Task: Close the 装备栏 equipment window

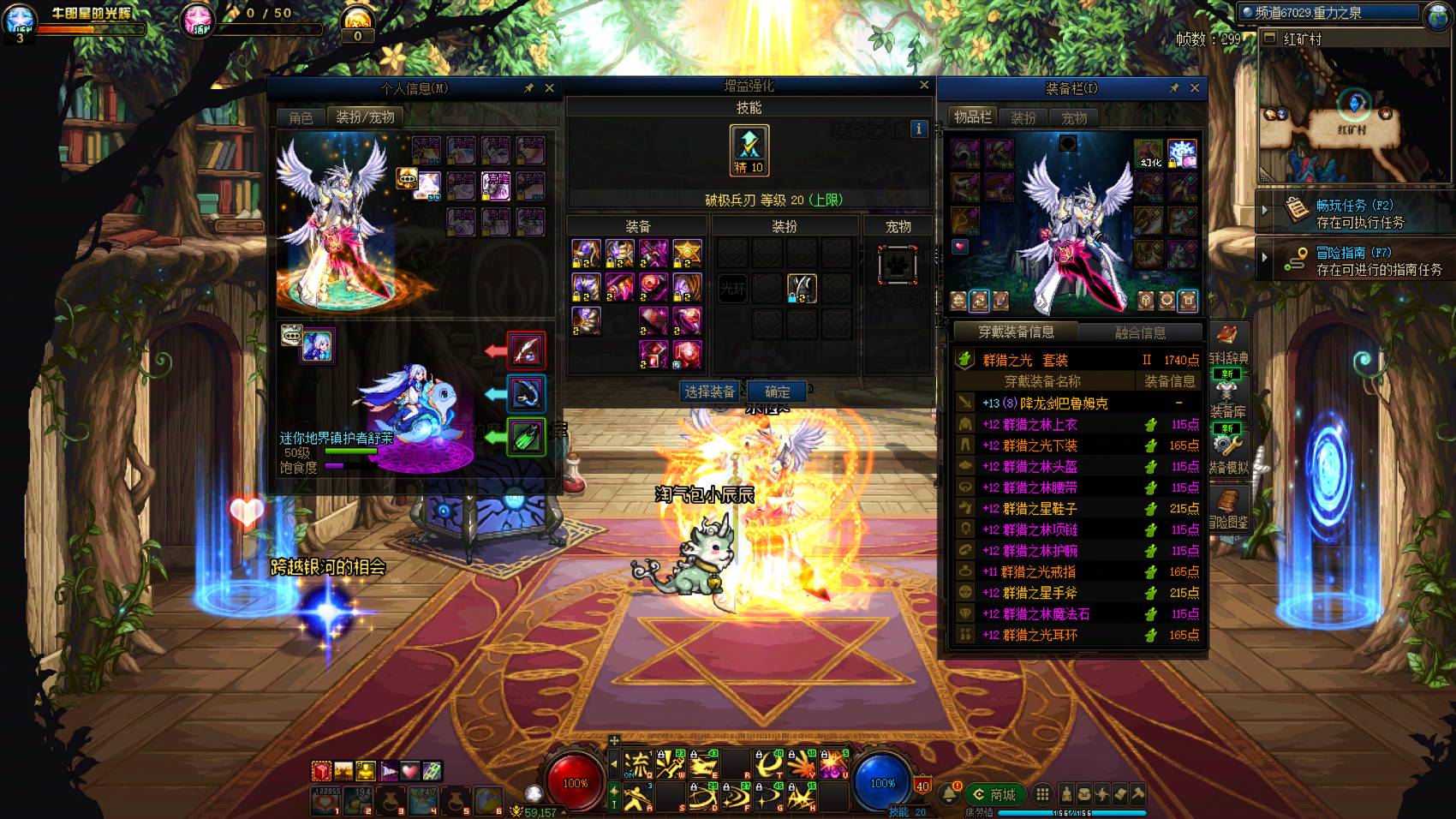Action: [x=1195, y=88]
